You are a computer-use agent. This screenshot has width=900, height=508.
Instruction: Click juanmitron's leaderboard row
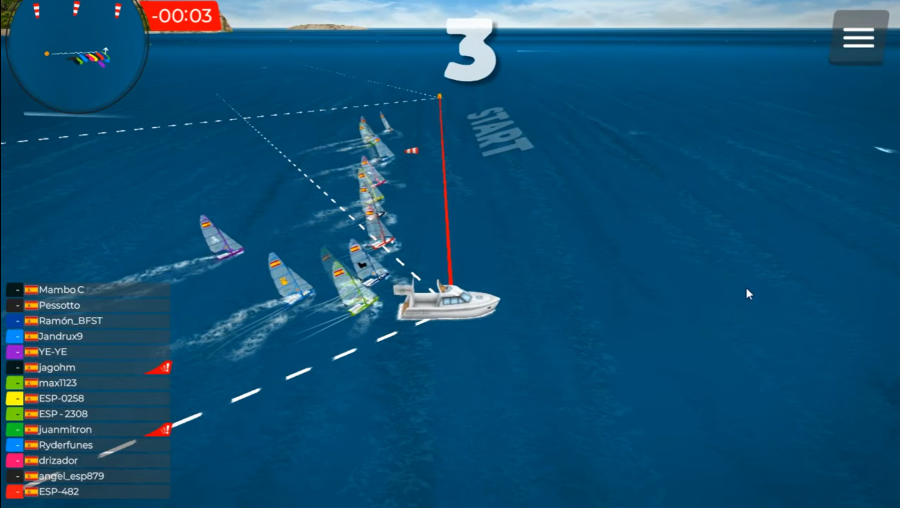pyautogui.click(x=88, y=429)
